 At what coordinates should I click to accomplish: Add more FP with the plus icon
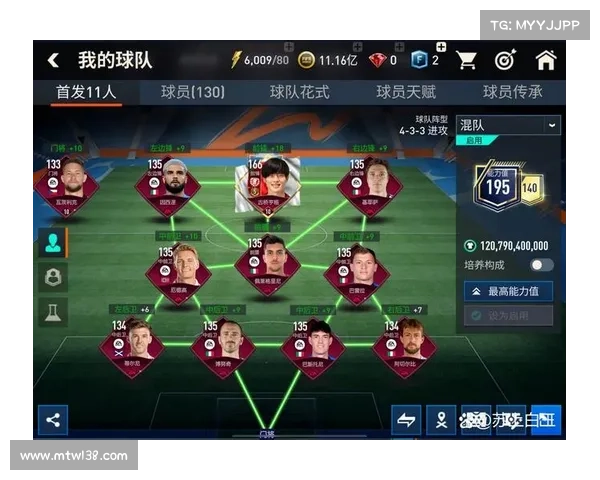click(x=441, y=47)
